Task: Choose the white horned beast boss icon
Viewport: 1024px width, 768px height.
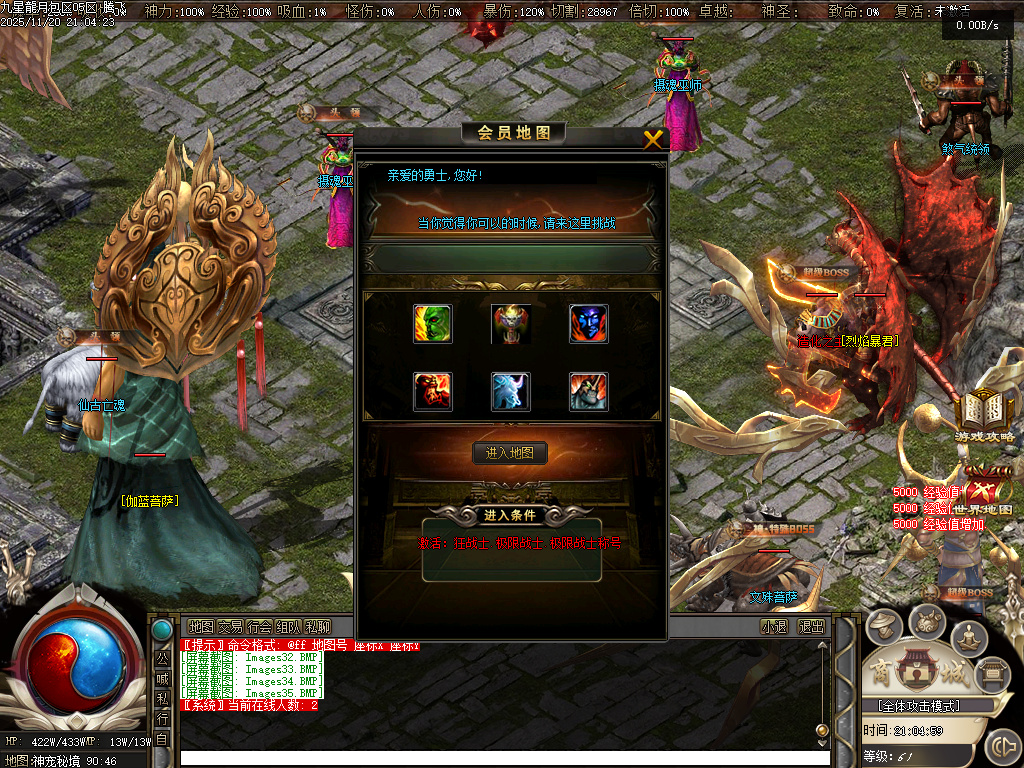Action: 511,392
